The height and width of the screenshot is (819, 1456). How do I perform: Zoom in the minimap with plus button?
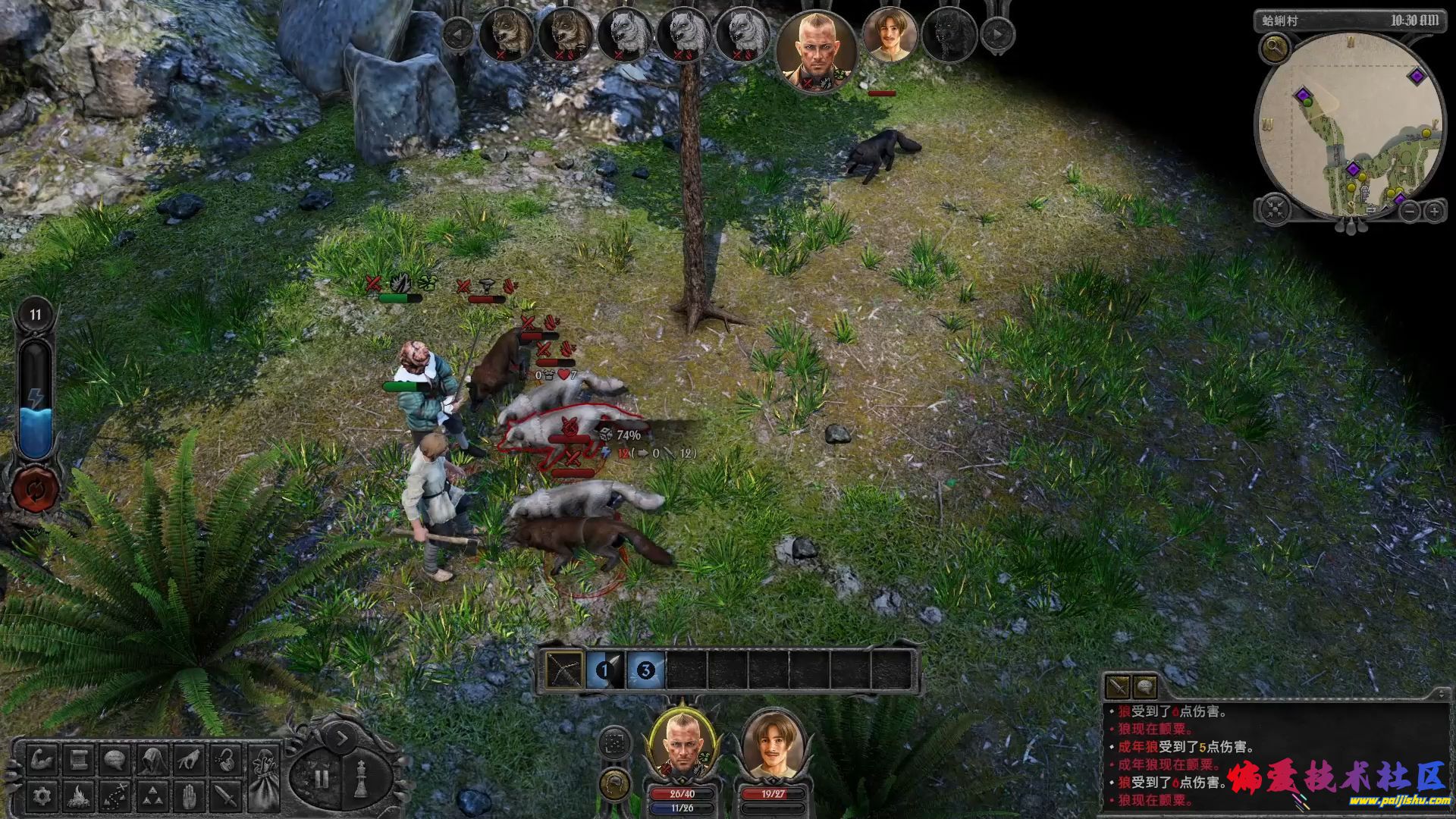(1433, 212)
